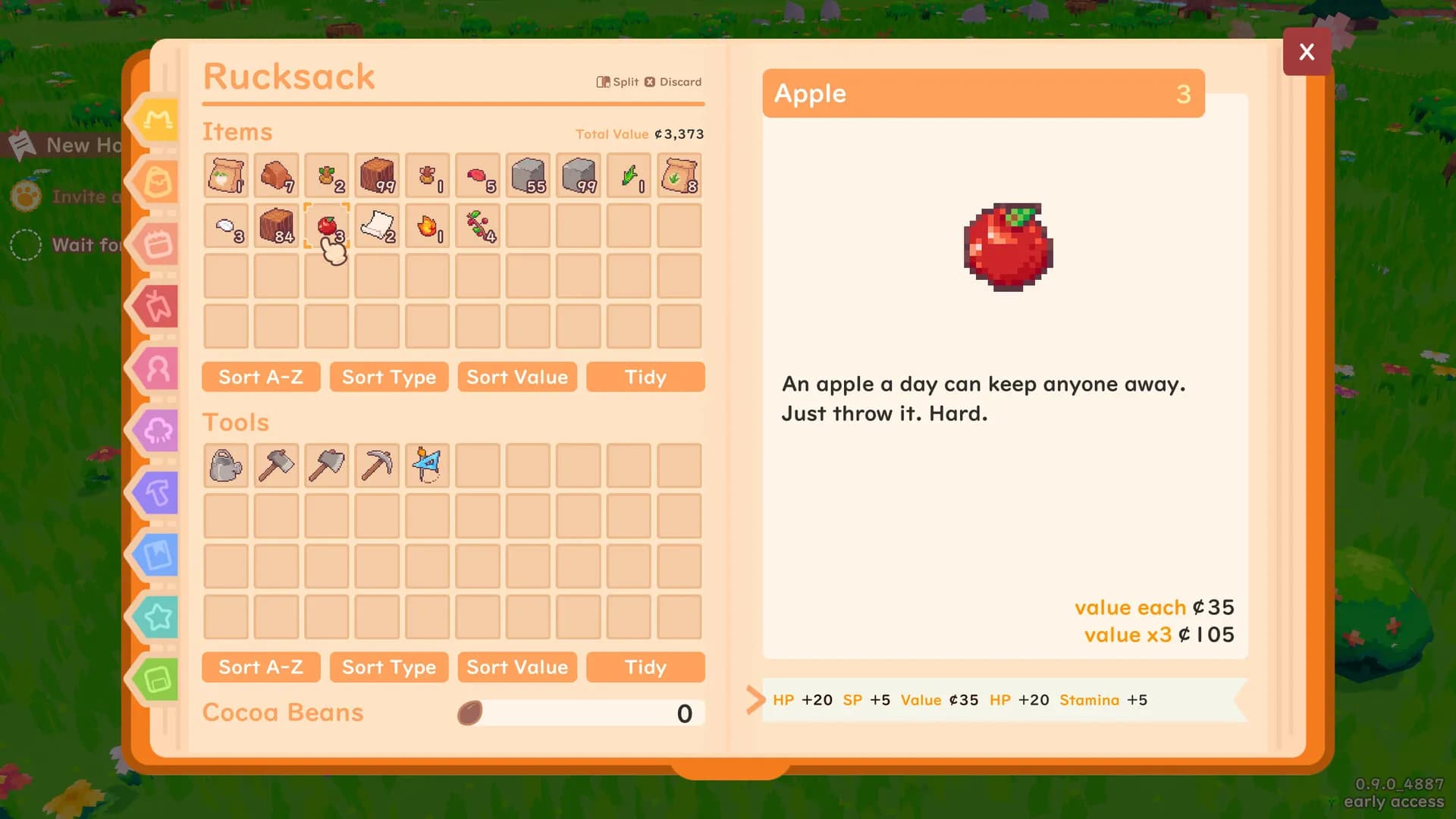Click the Cocoa Beans progress bar

[580, 713]
